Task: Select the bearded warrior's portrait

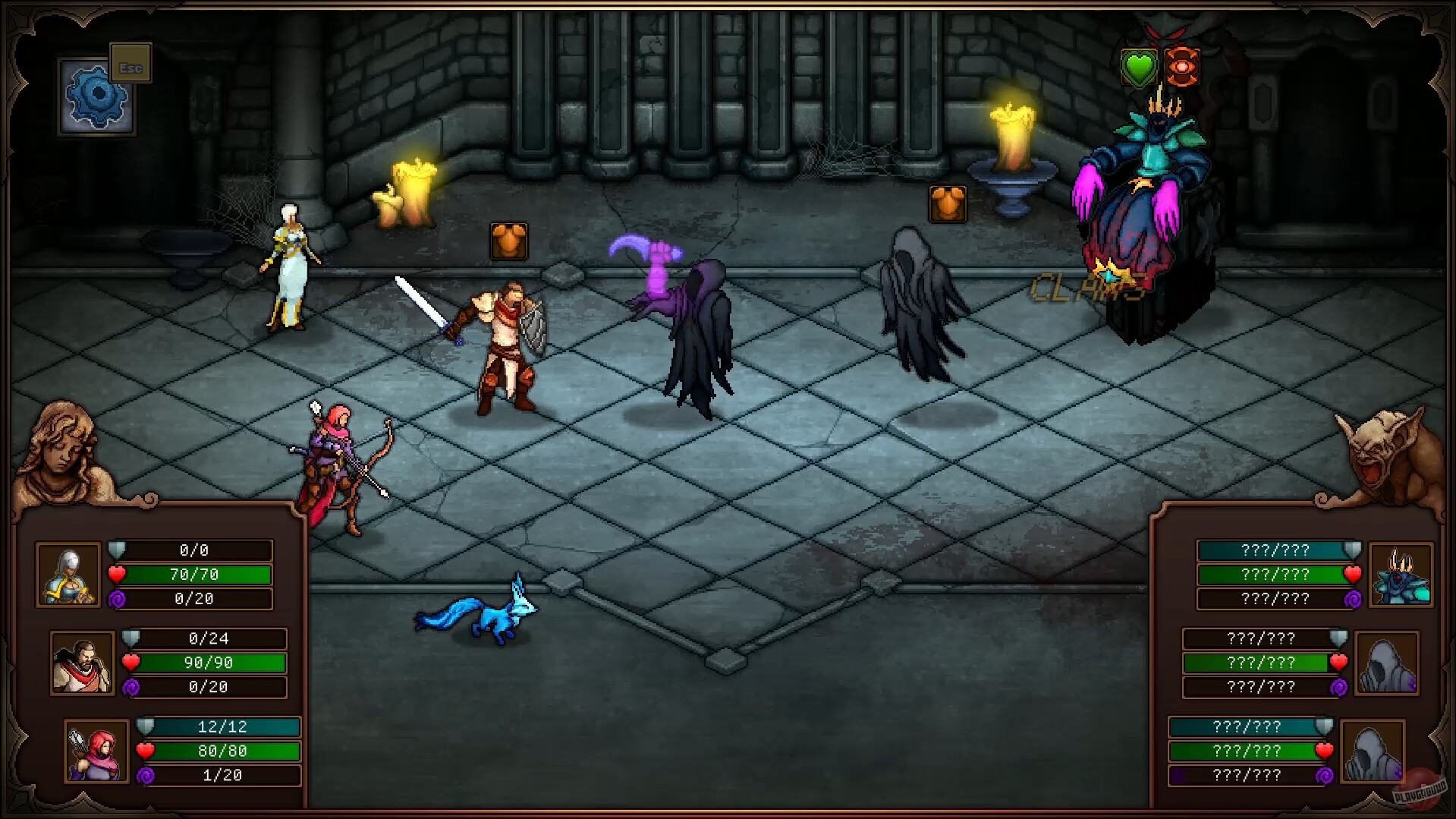Action: (x=82, y=663)
